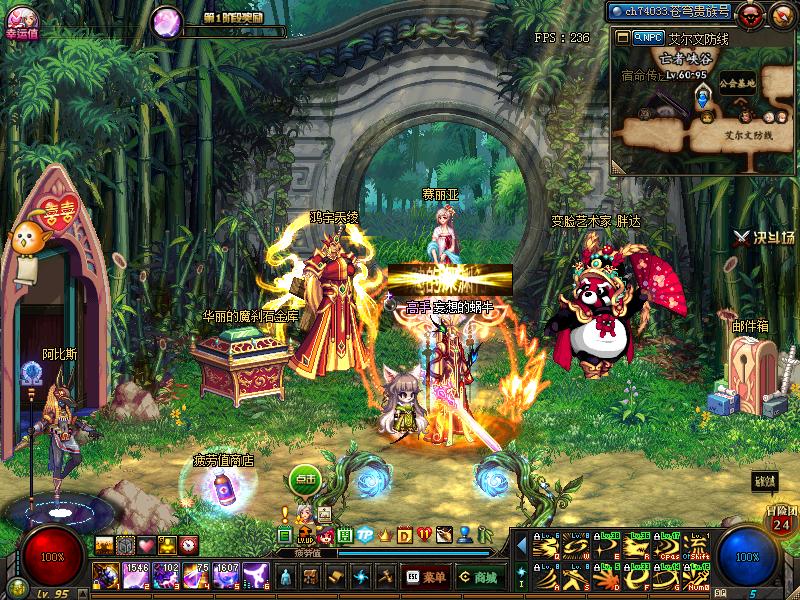This screenshot has width=800, height=600.
Task: Open the character silhouette menu icon
Action: (286, 577)
